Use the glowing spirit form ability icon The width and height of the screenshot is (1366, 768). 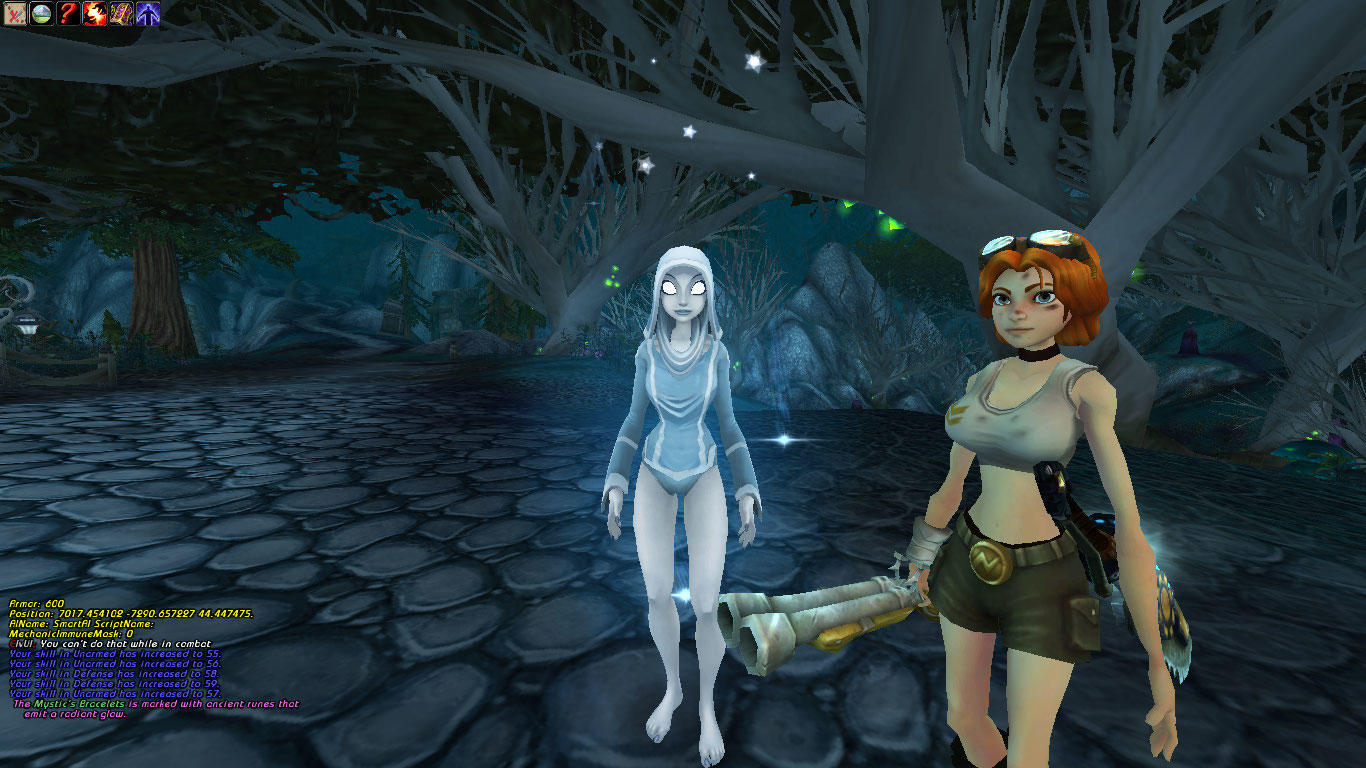coord(146,13)
